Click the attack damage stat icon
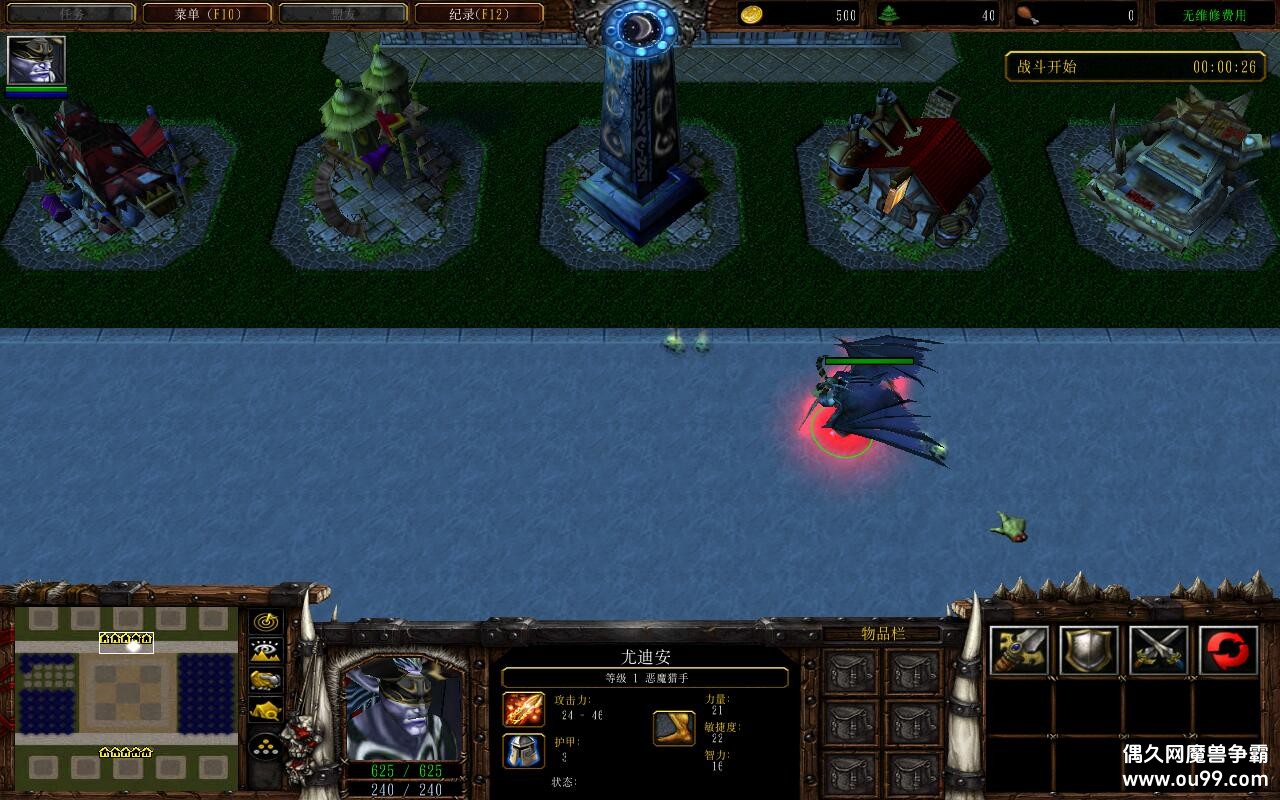Screen dimensions: 1280x800 (524, 709)
